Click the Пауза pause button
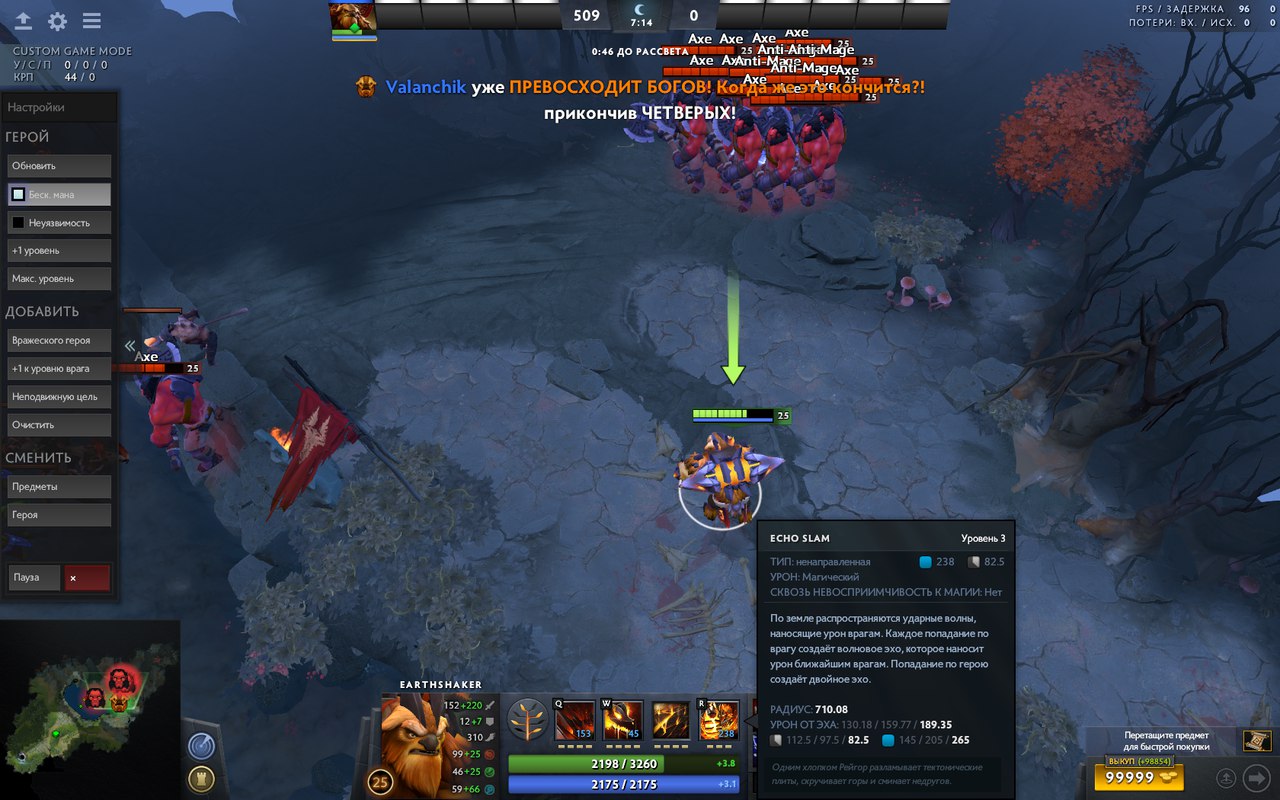The height and width of the screenshot is (800, 1280). (34, 577)
